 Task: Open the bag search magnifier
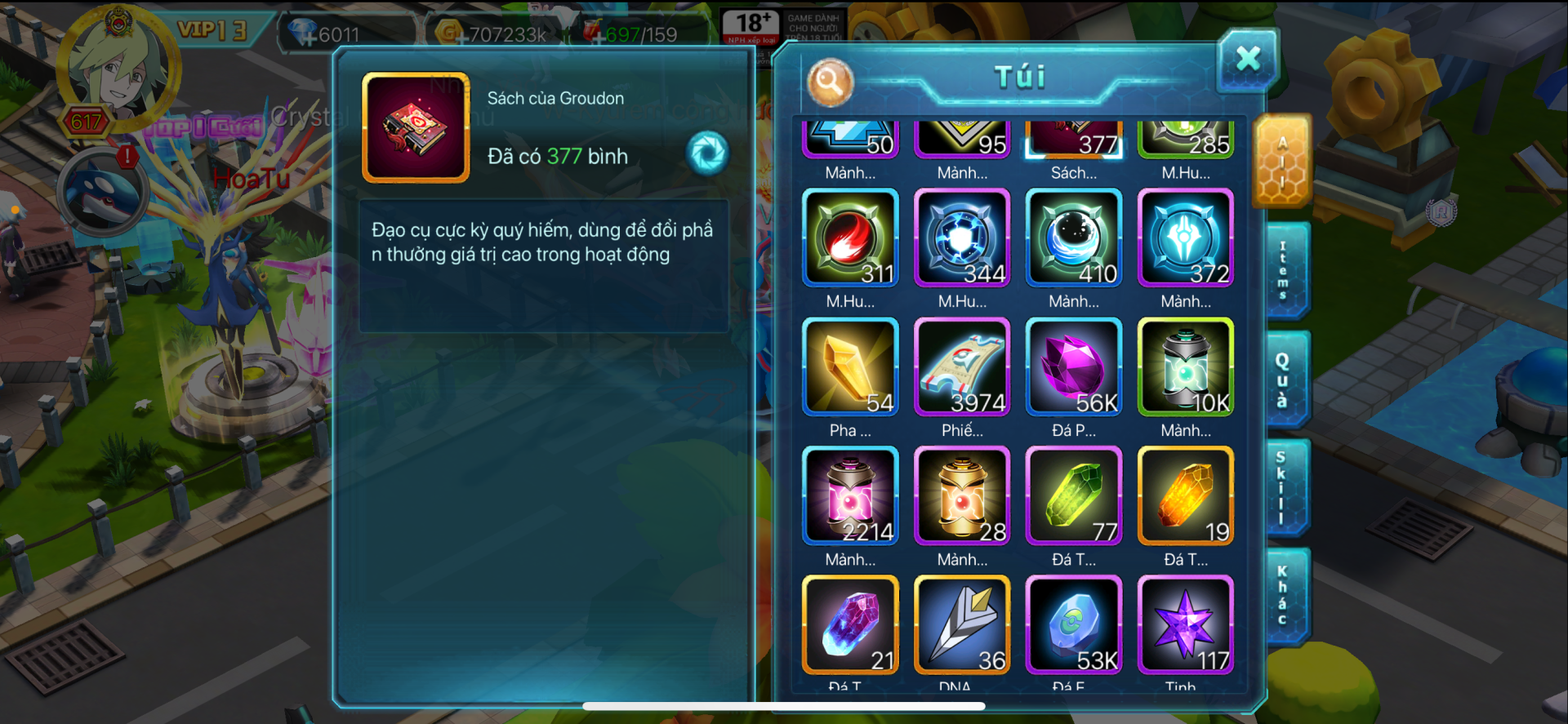point(830,82)
